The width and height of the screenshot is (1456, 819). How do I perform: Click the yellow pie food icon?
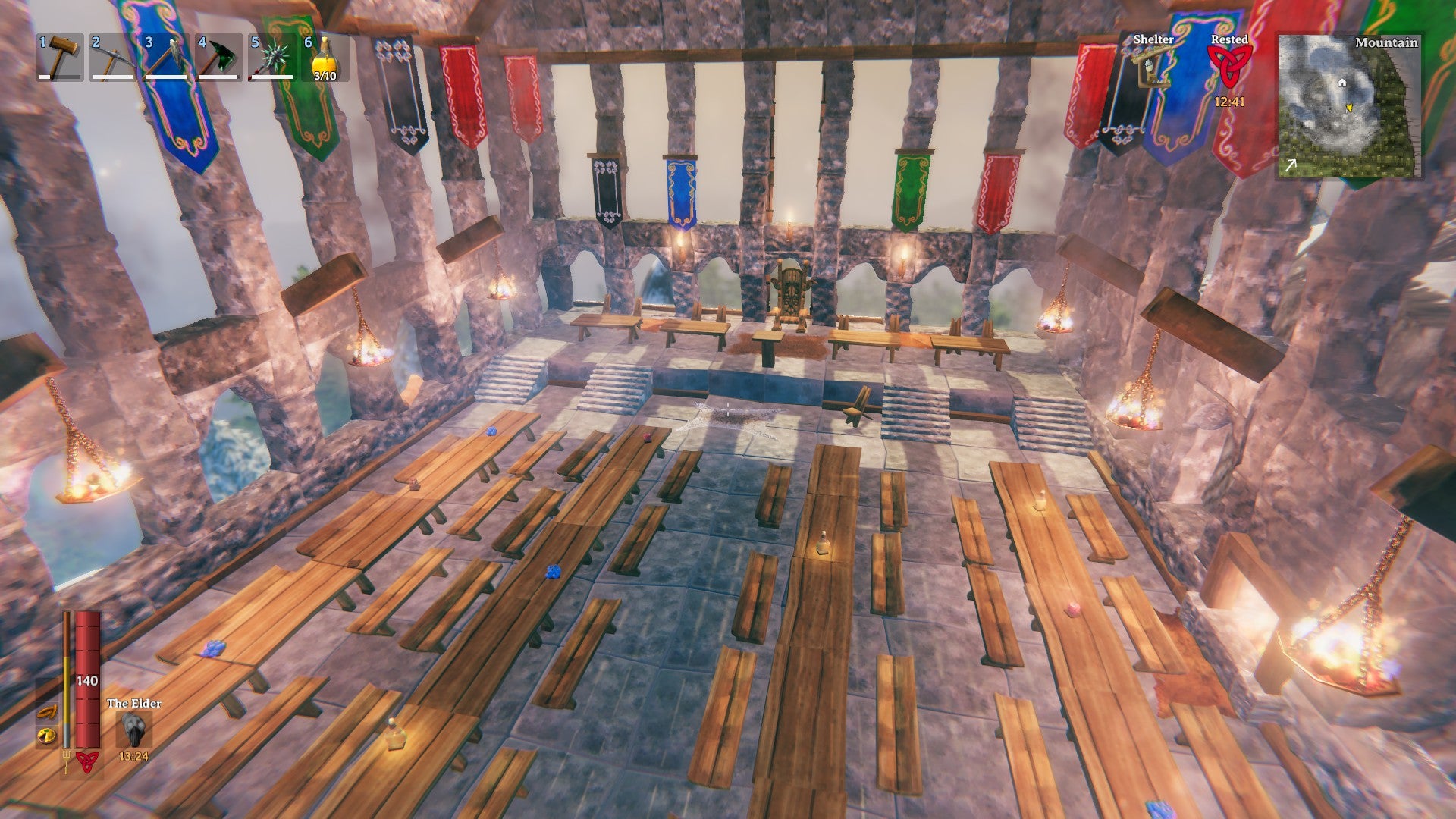pyautogui.click(x=47, y=736)
